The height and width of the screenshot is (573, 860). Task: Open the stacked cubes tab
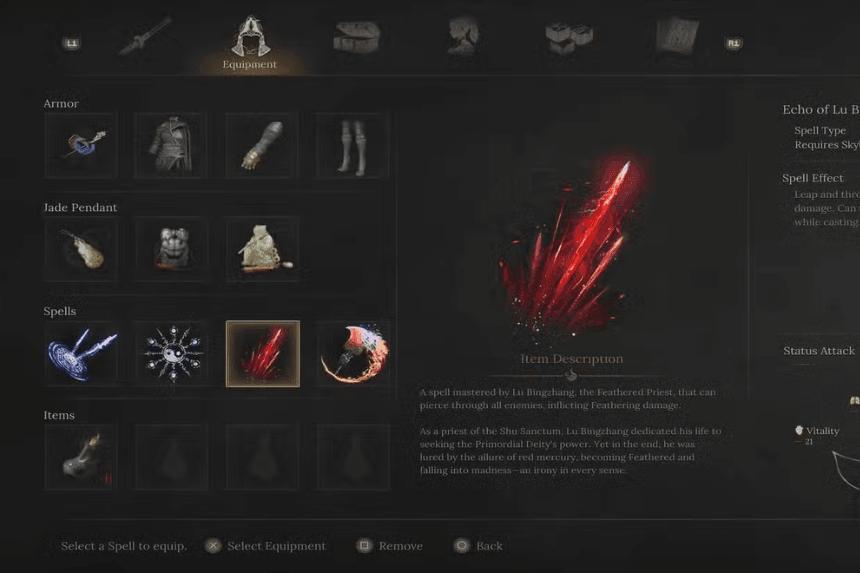(568, 37)
